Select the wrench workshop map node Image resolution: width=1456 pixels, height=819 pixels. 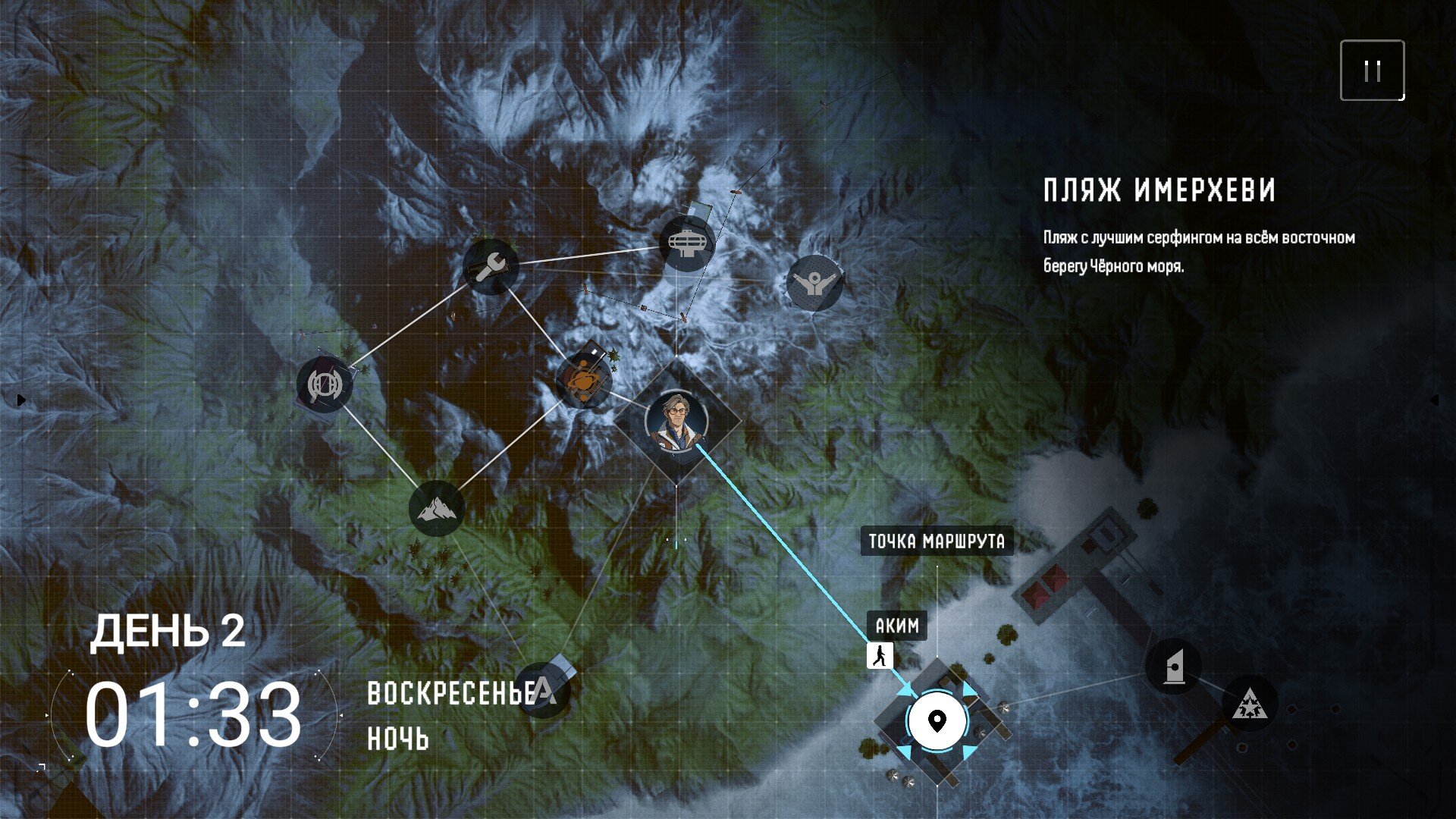tap(491, 267)
